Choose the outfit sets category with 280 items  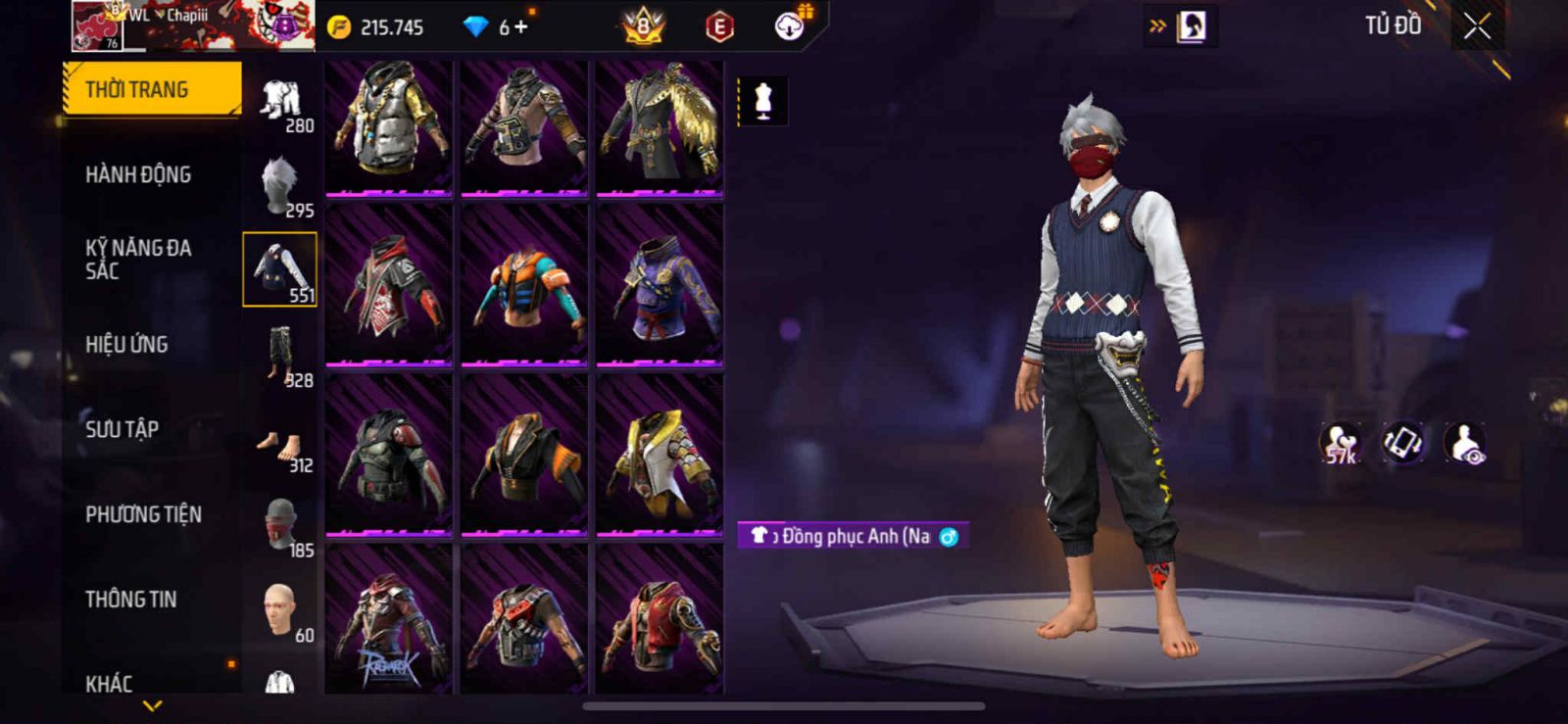pos(280,103)
